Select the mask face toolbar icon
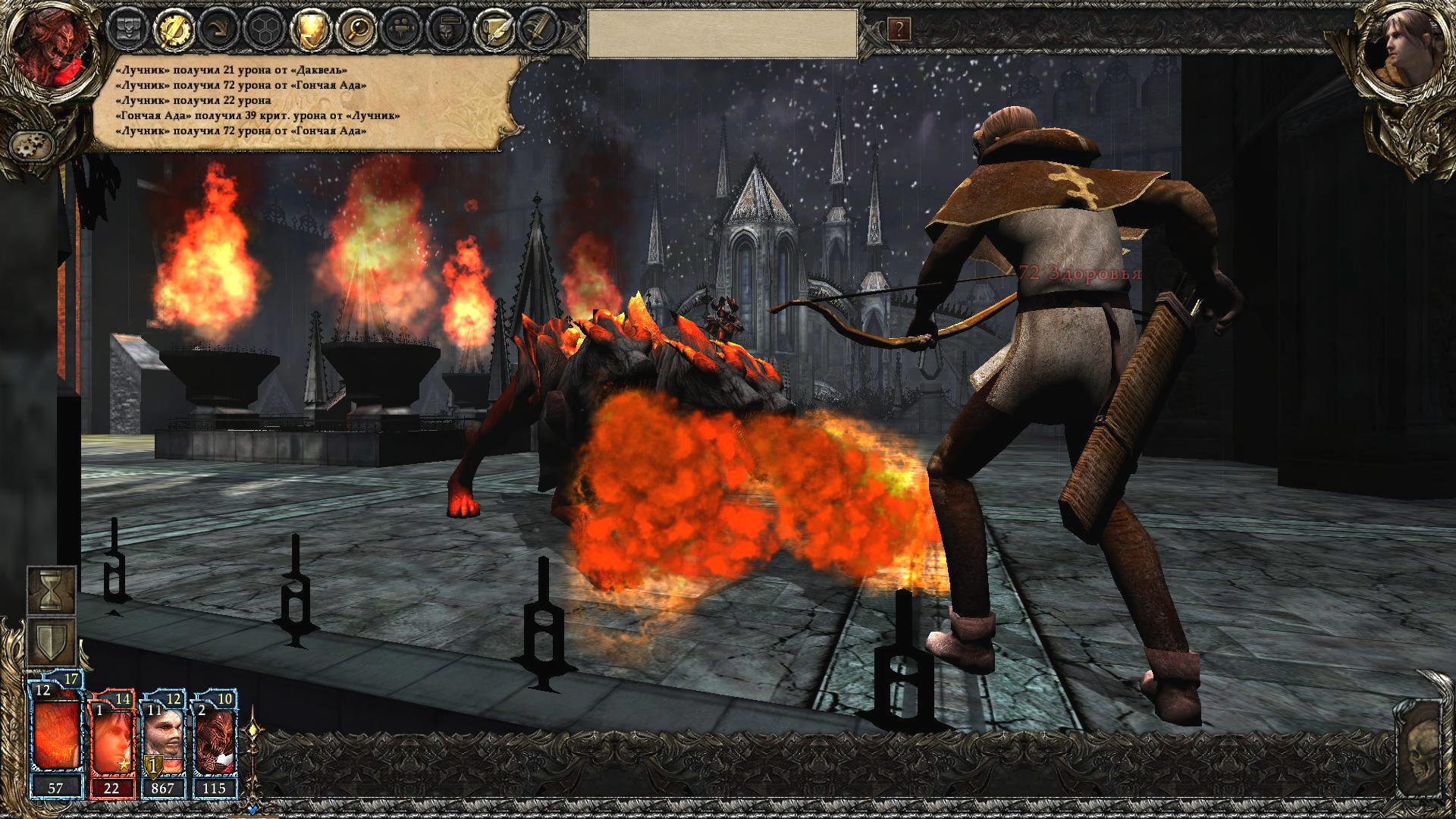The image size is (1456, 819). [447, 30]
